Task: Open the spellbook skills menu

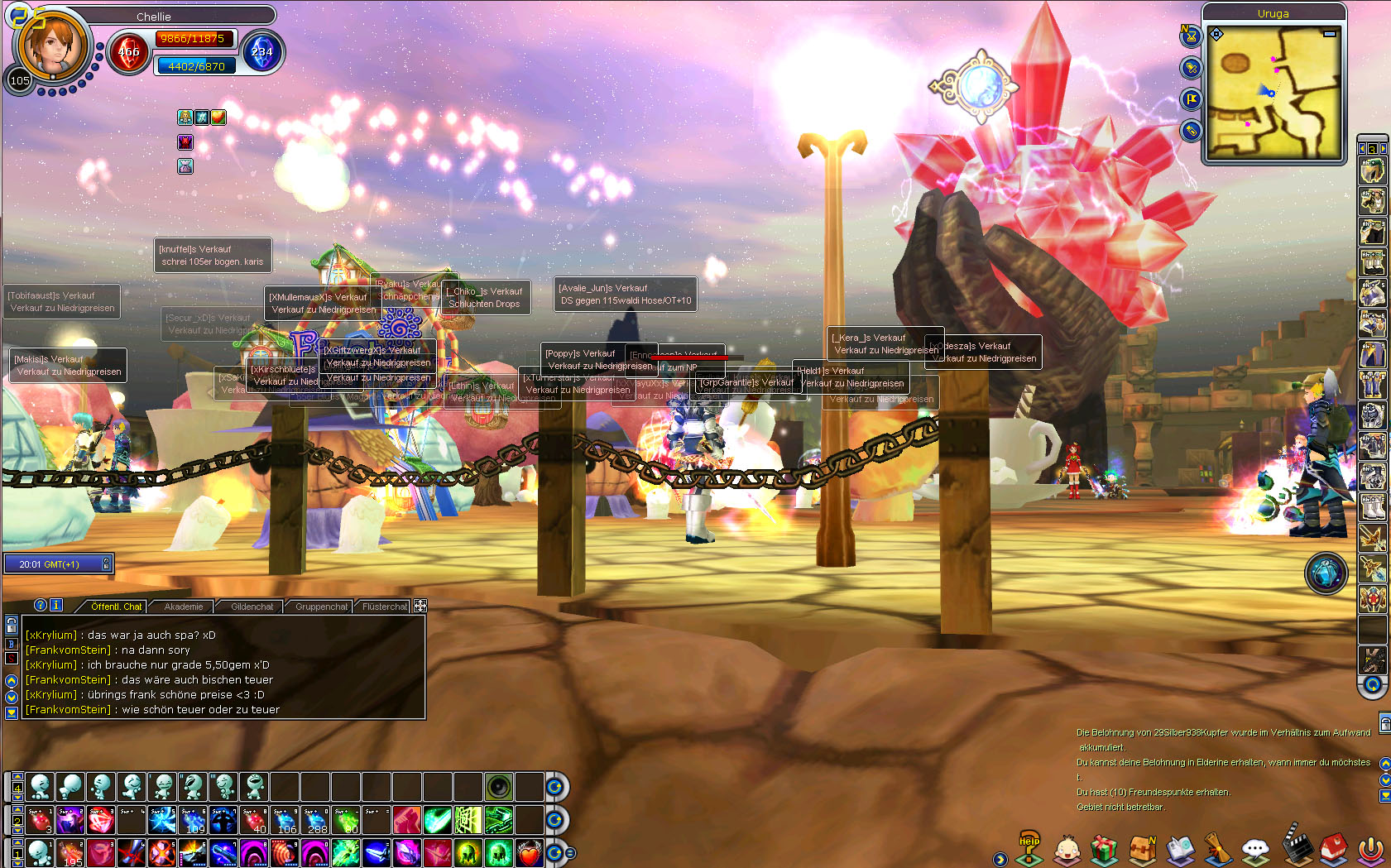Action: click(1181, 850)
